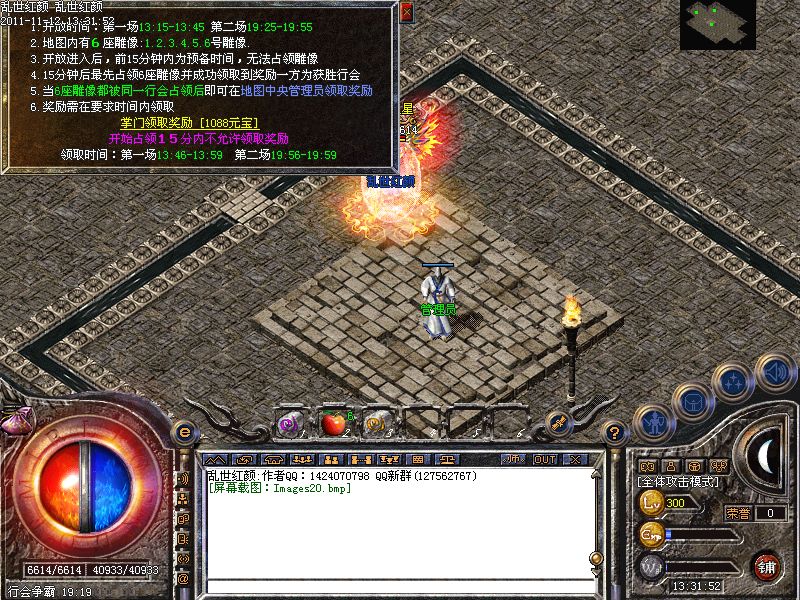Image resolution: width=800 pixels, height=600 pixels.
Task: Click the satellite icon button right of belt
Action: 559,424
